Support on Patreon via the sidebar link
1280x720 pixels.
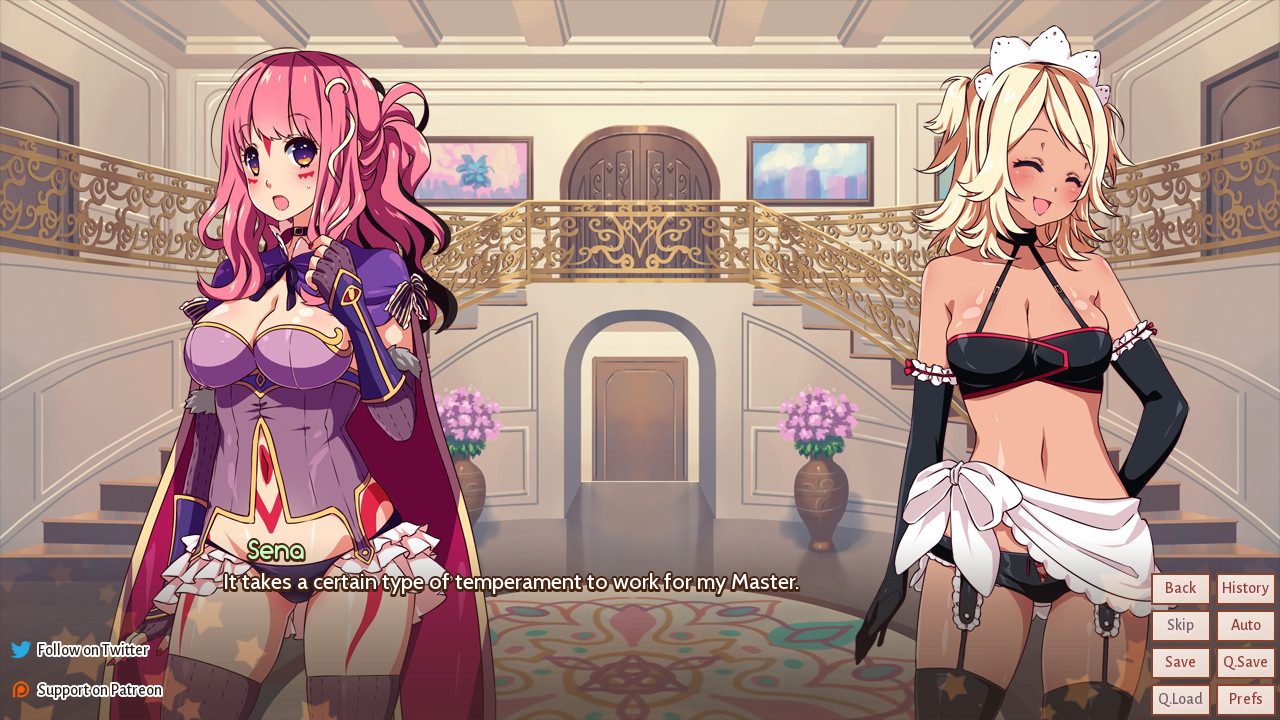click(99, 689)
